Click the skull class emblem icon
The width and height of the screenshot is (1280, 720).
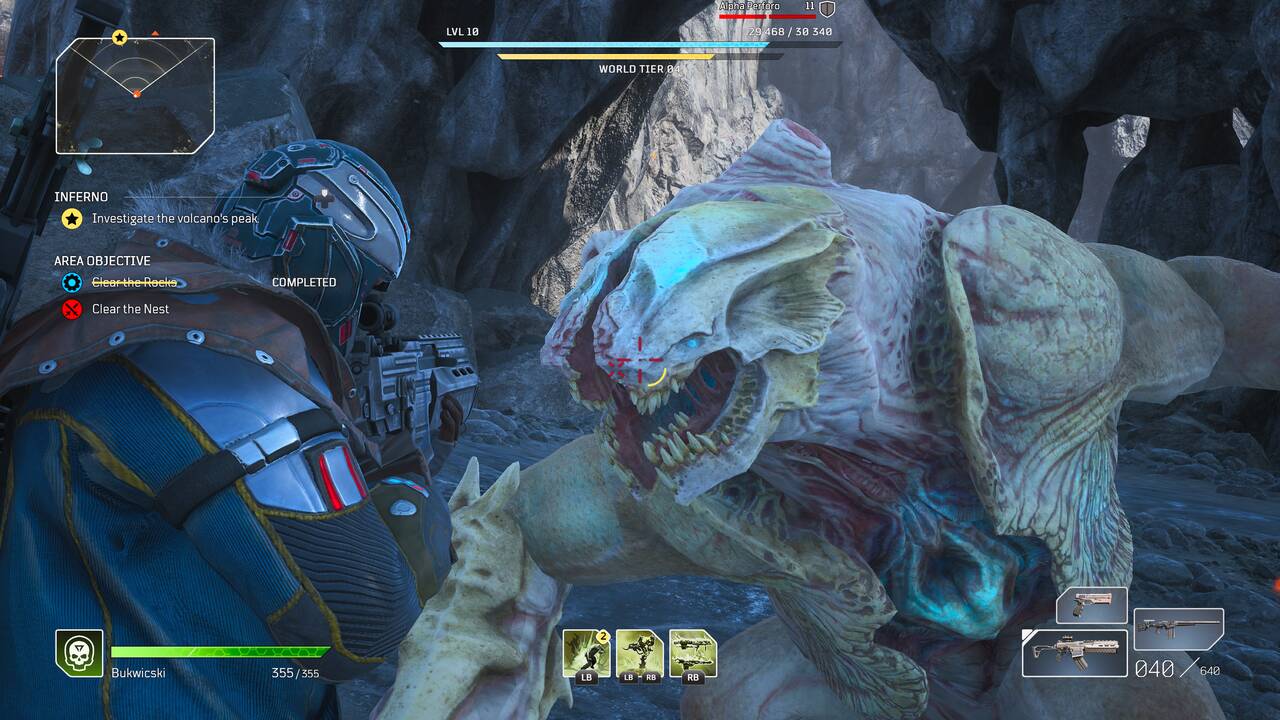[79, 652]
